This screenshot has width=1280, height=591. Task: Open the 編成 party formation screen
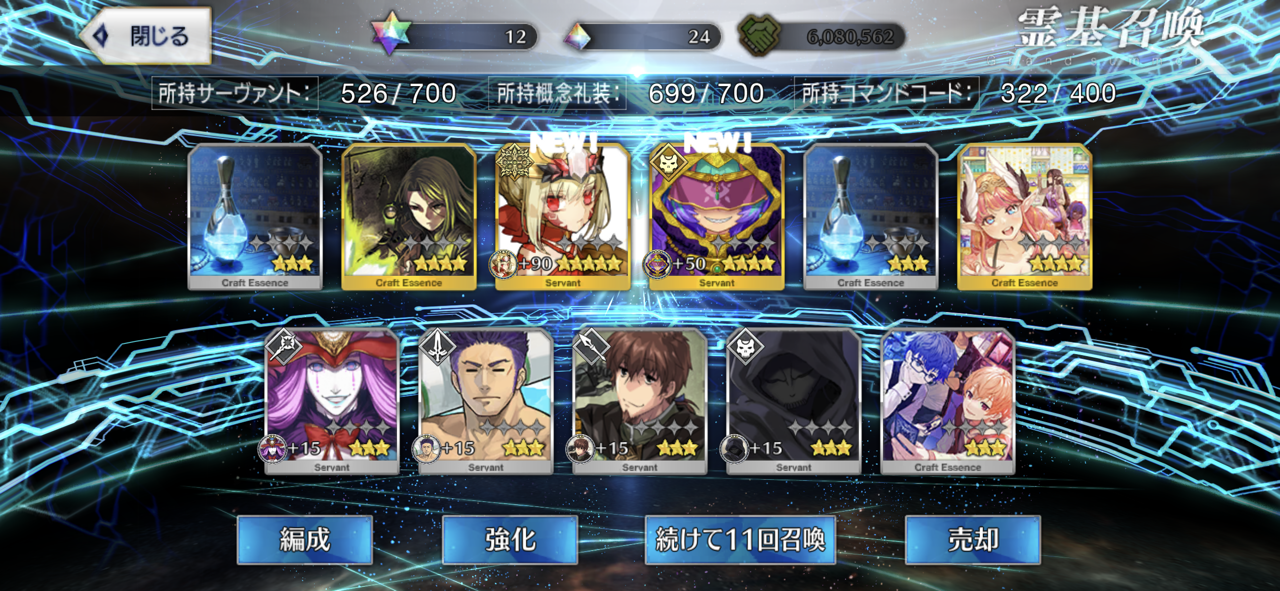coord(304,540)
